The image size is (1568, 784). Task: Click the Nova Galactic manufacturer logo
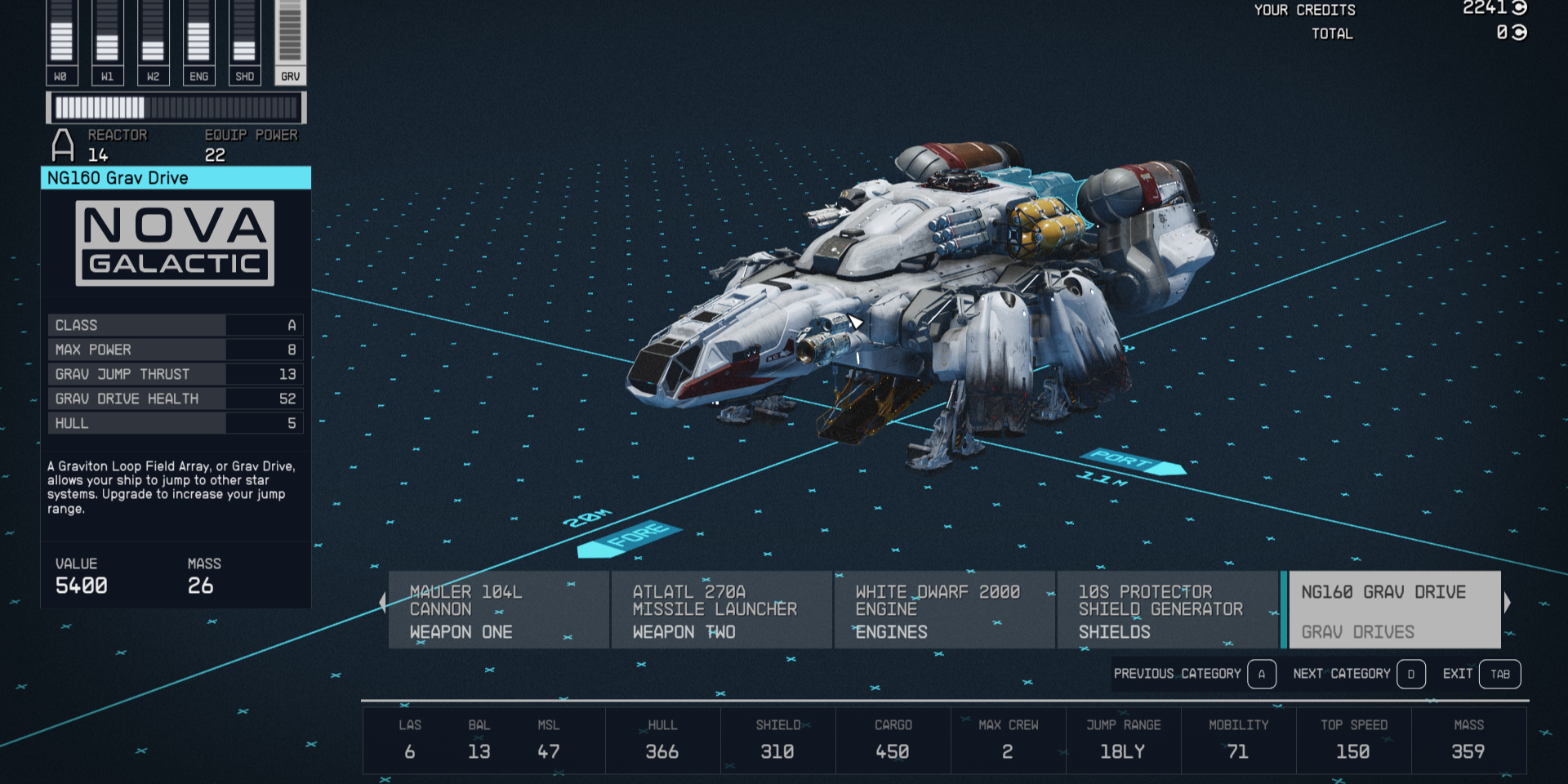[175, 243]
